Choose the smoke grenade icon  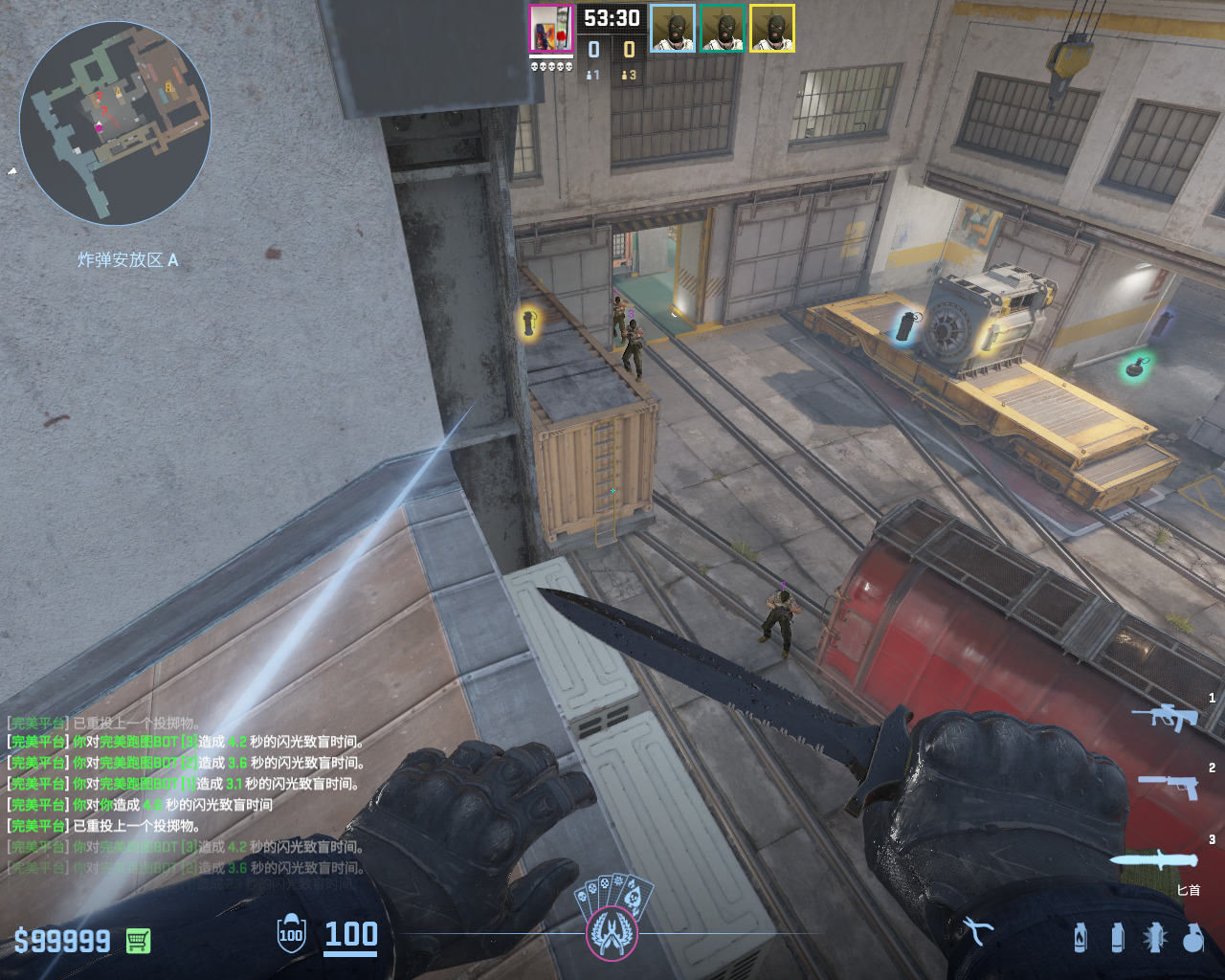tap(1117, 937)
